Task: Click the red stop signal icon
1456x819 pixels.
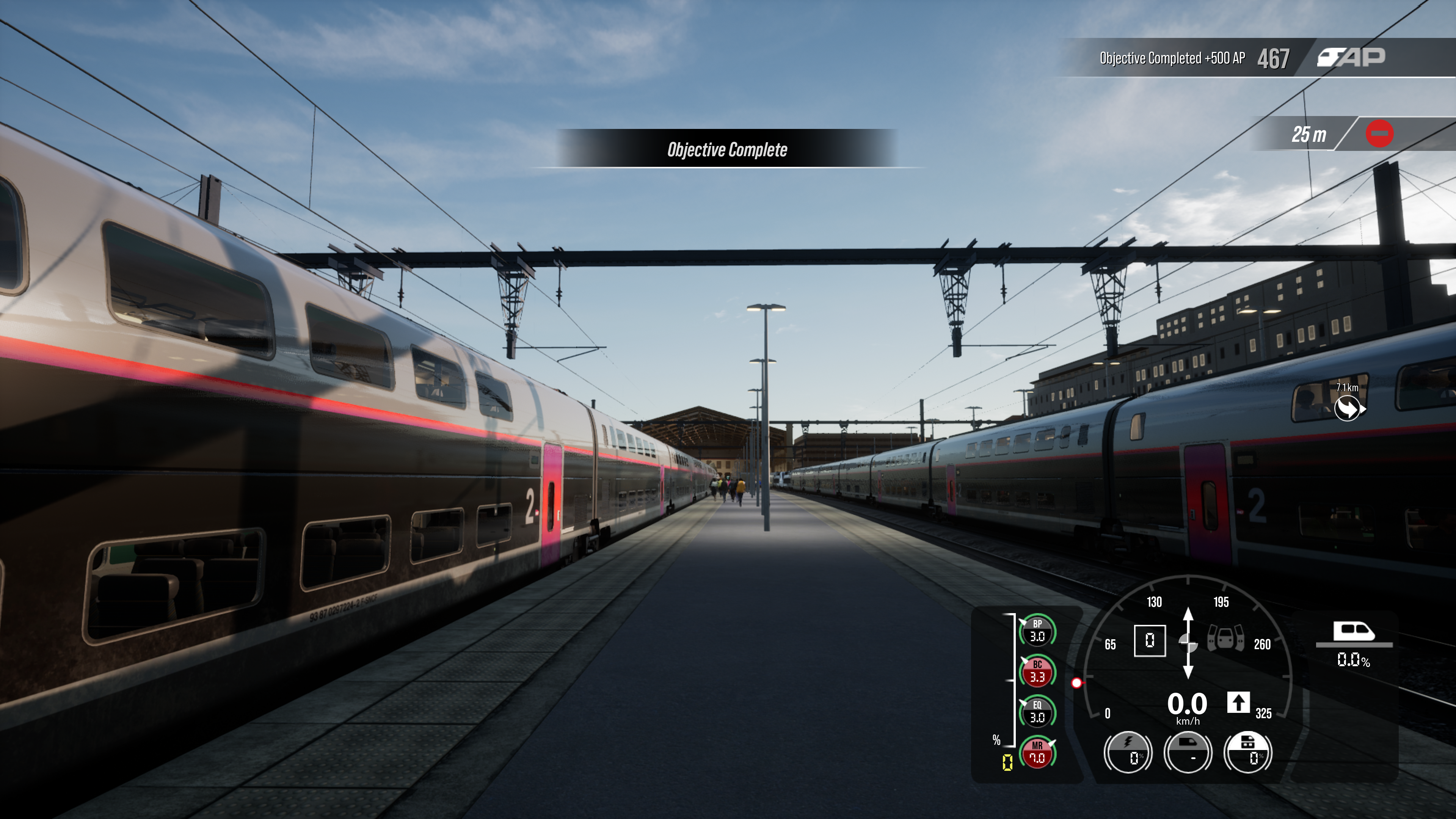Action: tap(1379, 134)
